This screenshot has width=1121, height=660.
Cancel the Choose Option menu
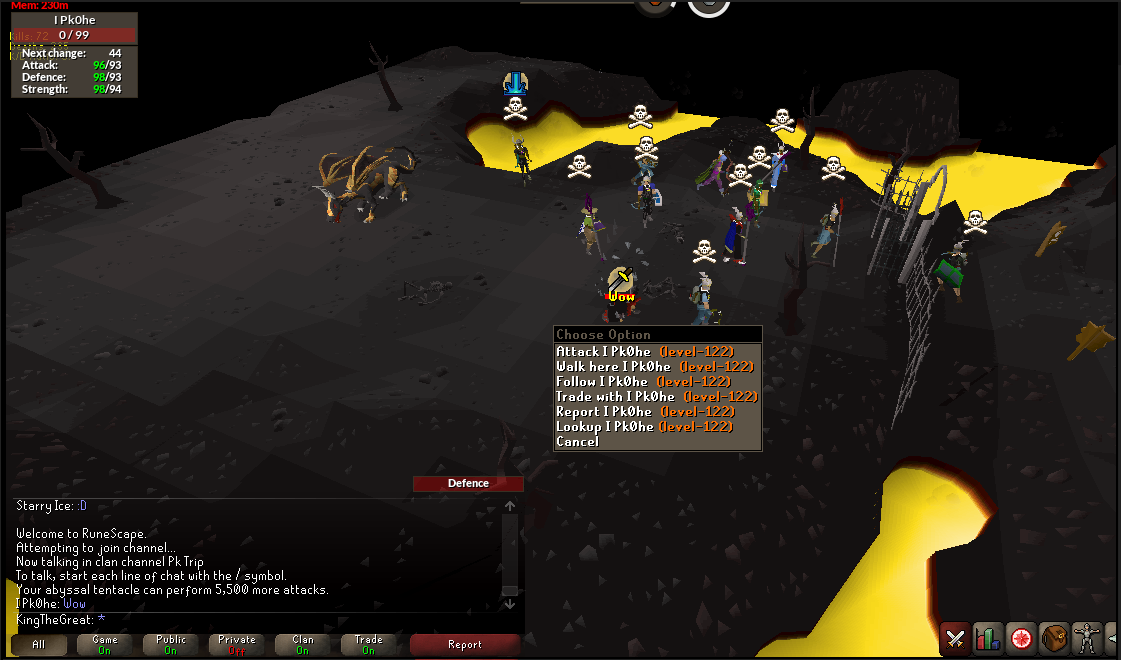point(578,441)
